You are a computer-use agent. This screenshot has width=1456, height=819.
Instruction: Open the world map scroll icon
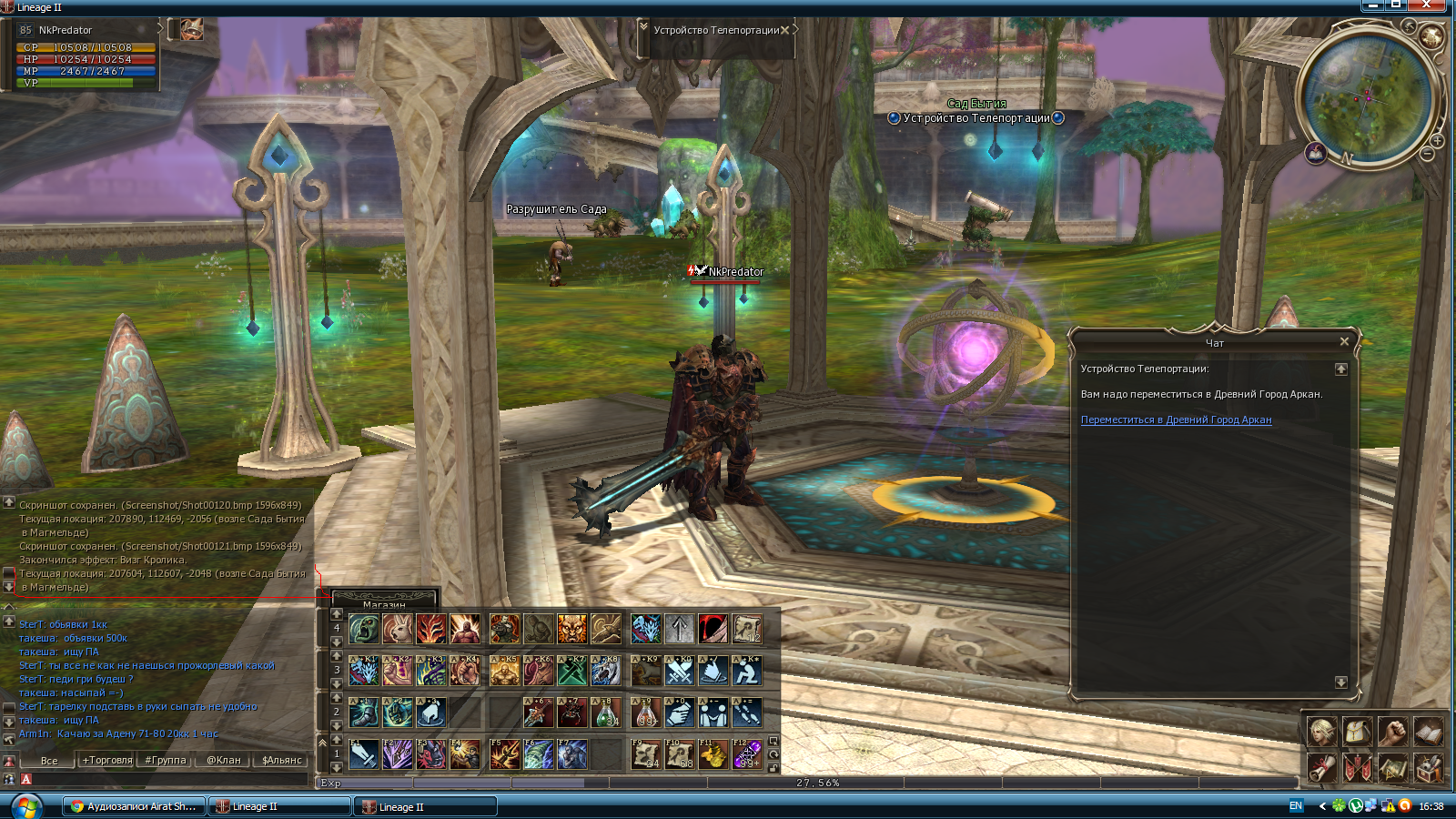click(1392, 767)
